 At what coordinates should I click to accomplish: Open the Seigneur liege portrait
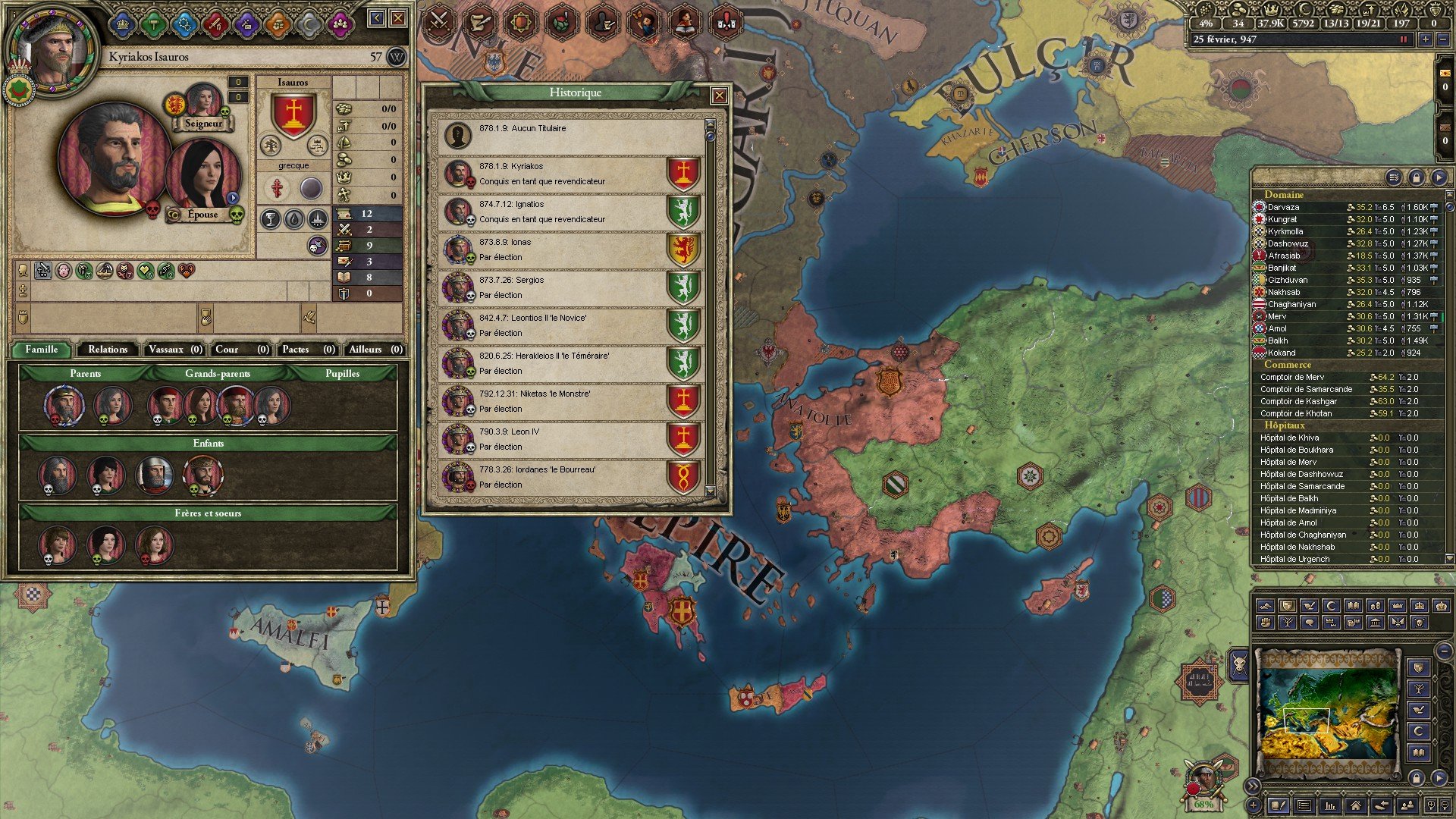(203, 101)
